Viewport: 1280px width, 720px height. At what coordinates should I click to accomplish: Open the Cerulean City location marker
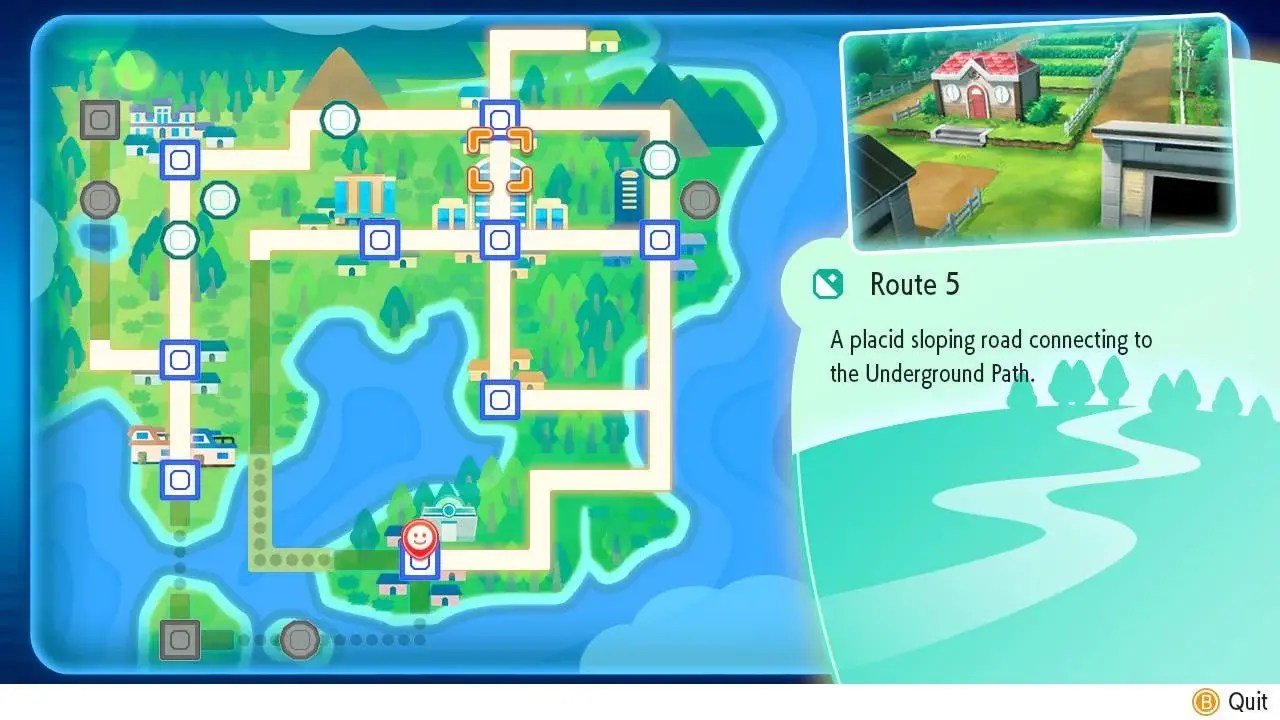500,118
